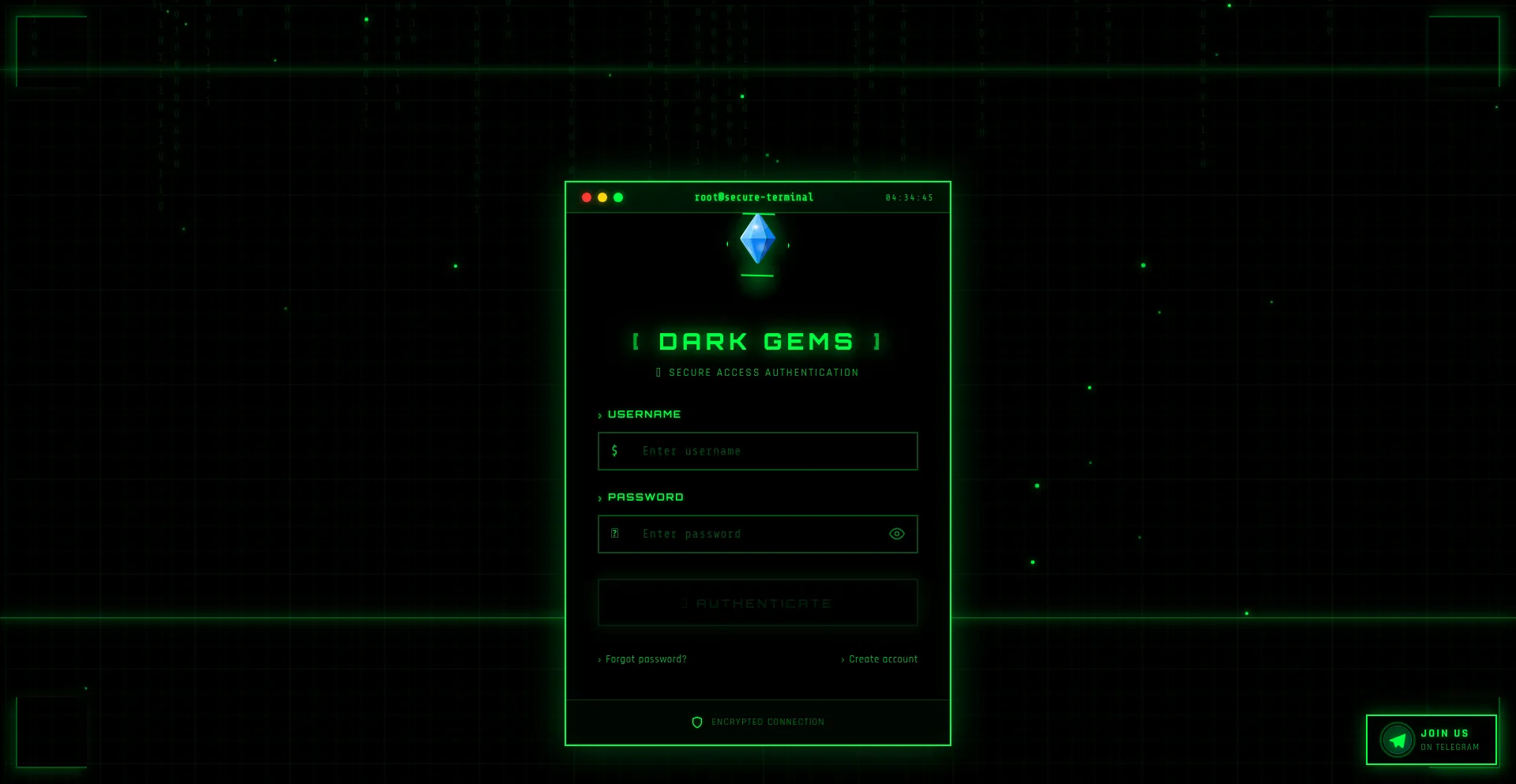The image size is (1516, 784).
Task: Select the dollar sign icon in username field
Action: pos(615,451)
